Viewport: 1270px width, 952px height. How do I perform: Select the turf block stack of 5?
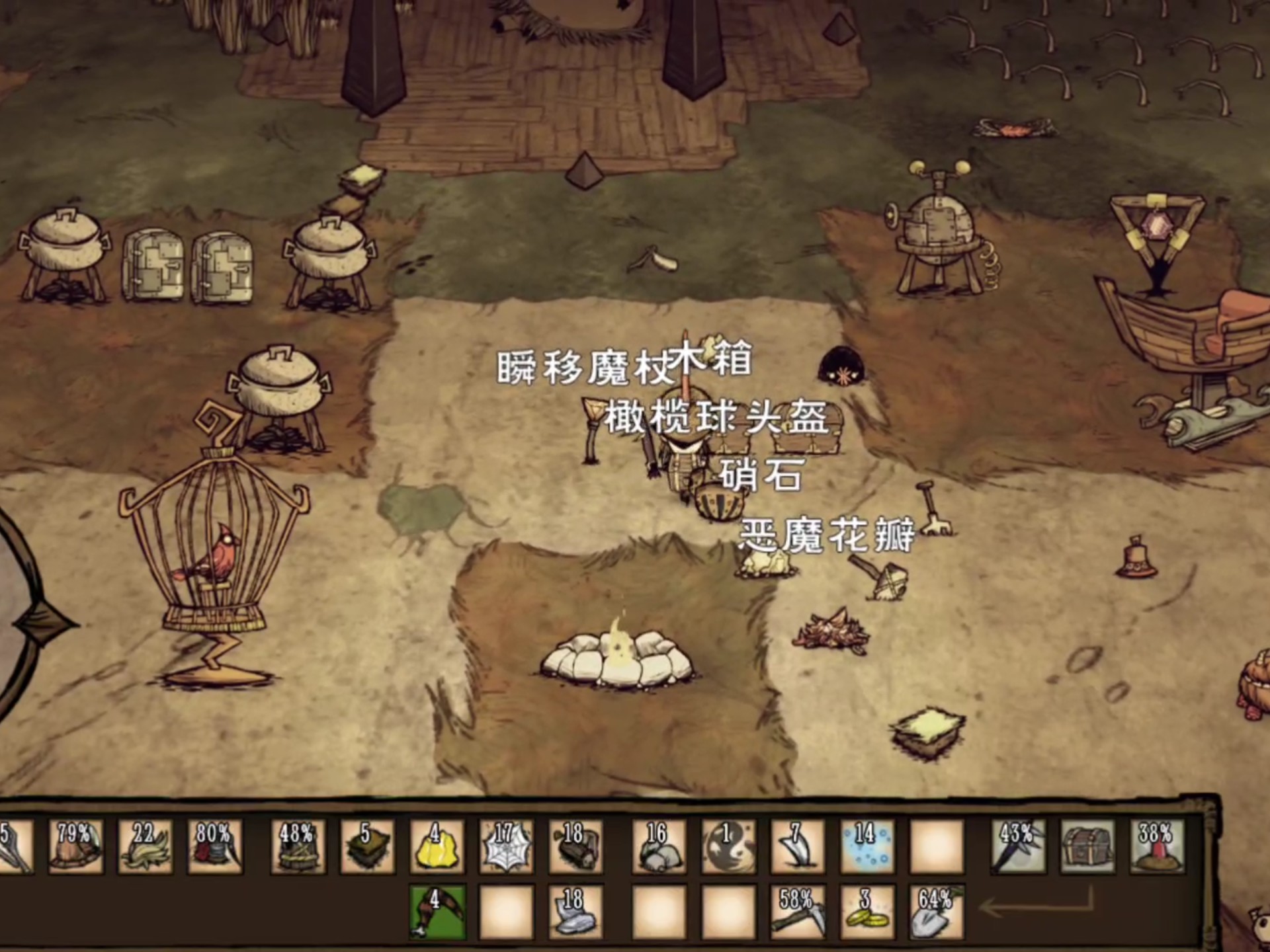point(367,848)
